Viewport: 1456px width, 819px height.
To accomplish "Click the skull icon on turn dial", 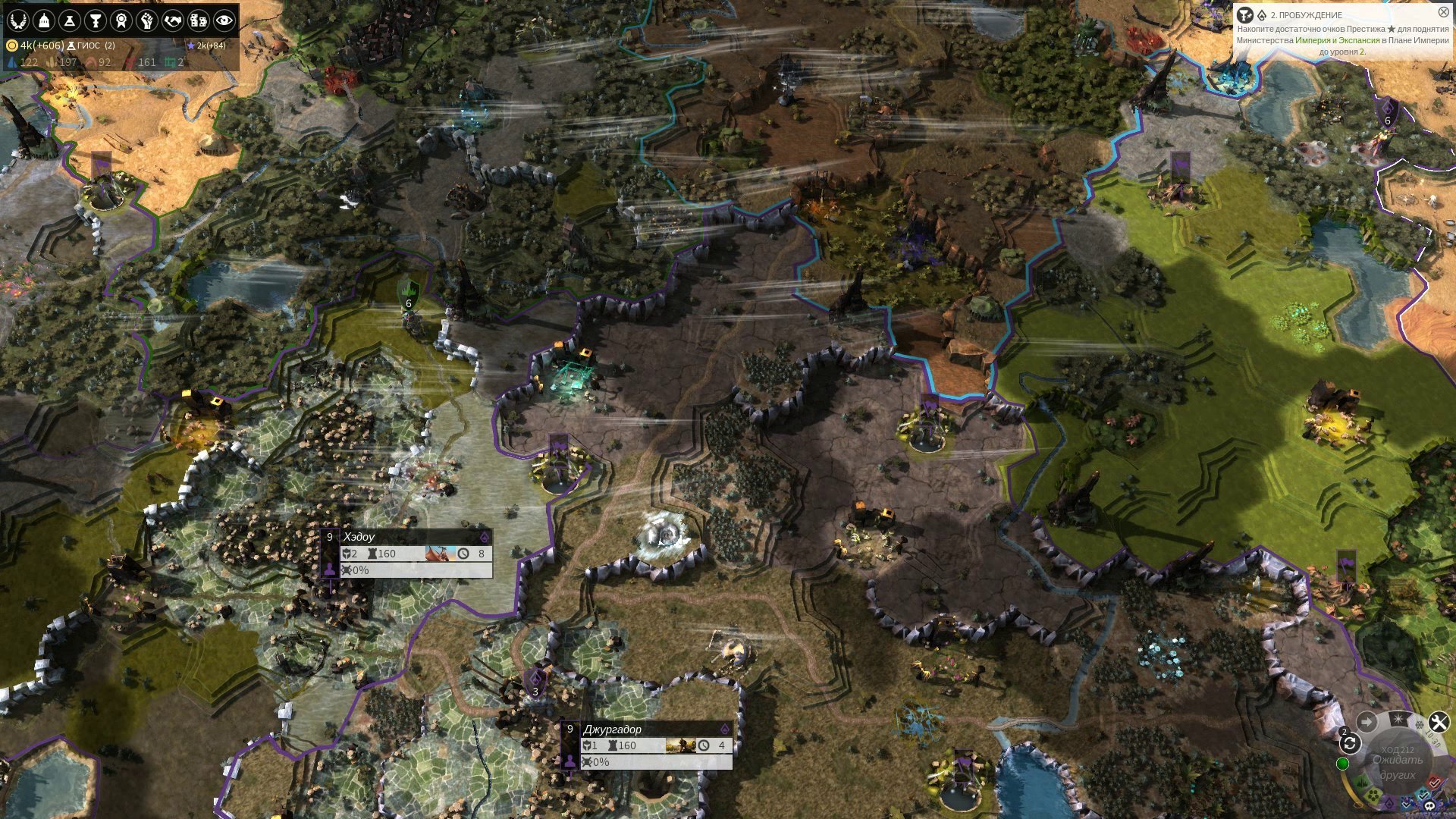I will [x=1429, y=805].
